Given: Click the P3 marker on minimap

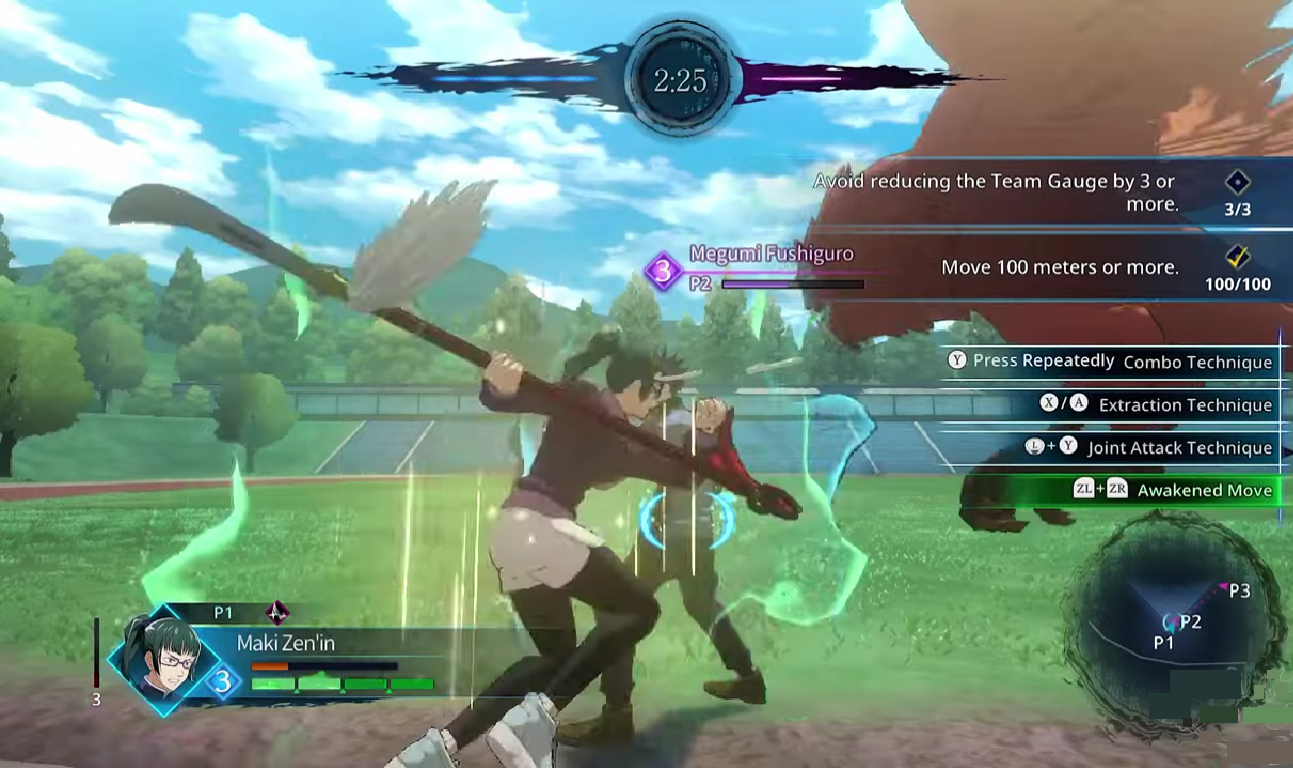Looking at the screenshot, I should pyautogui.click(x=1237, y=591).
